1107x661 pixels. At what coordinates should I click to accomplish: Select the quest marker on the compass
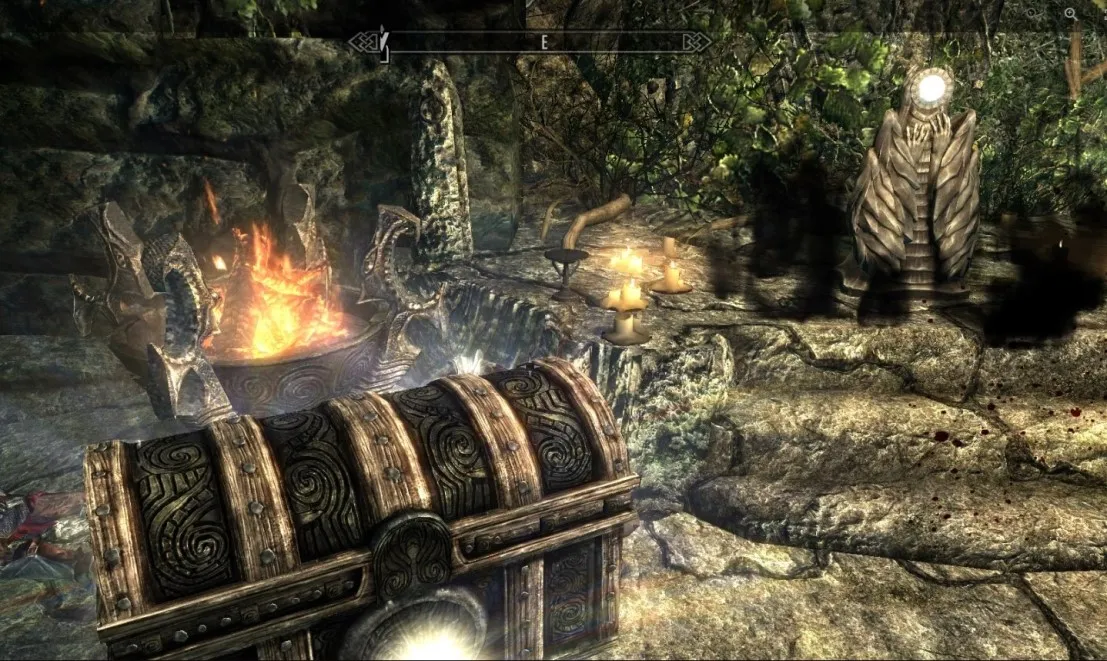pos(381,40)
